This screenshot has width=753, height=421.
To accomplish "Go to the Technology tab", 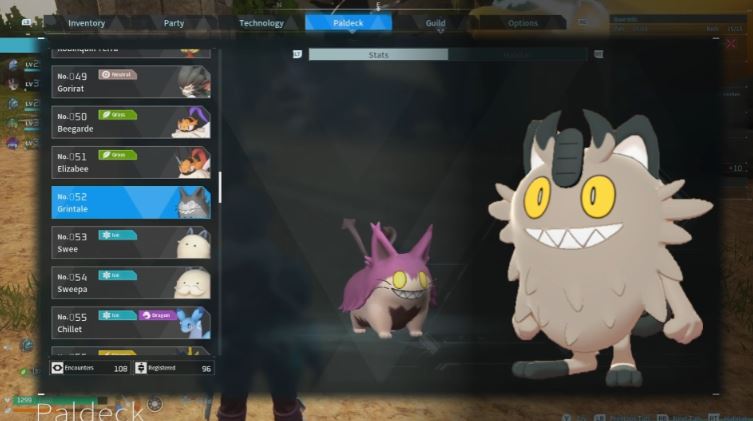I will point(261,23).
